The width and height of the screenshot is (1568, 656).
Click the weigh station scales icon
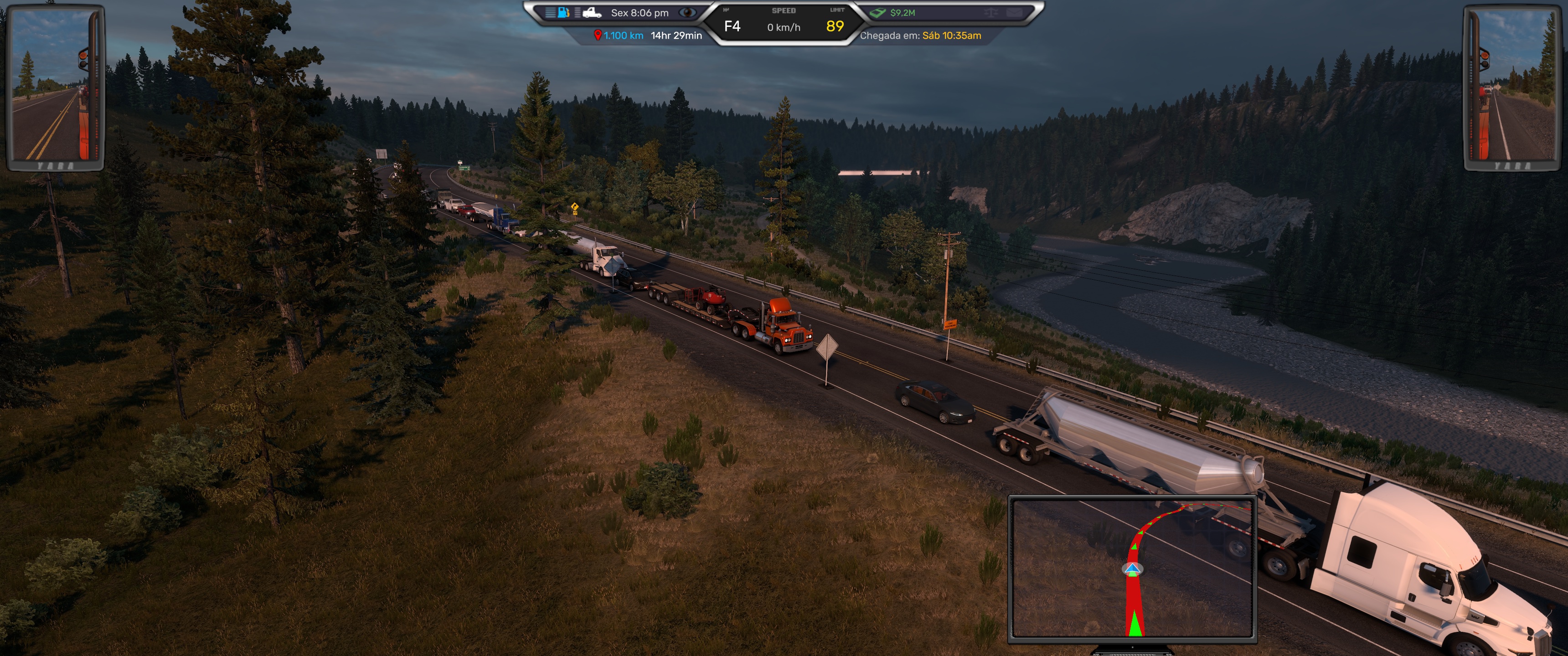[x=991, y=12]
